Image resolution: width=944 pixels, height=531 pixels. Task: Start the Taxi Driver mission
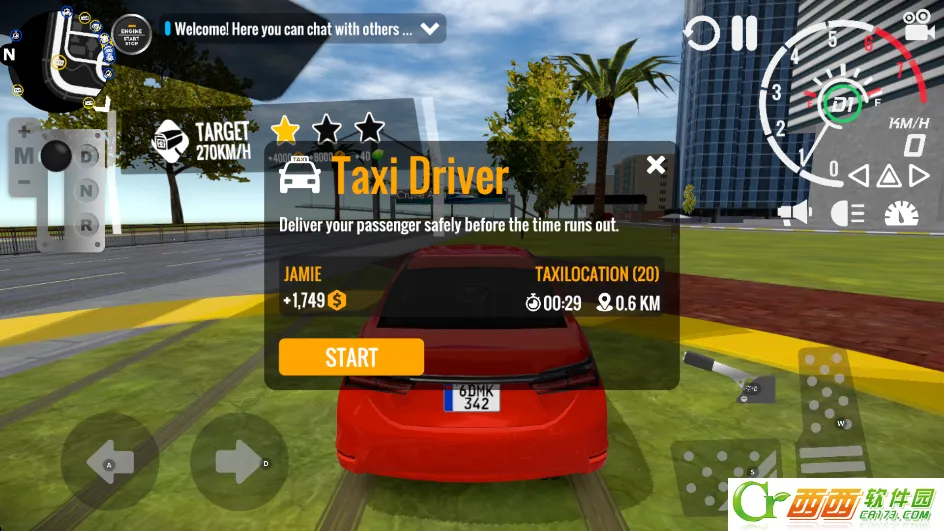coord(351,357)
